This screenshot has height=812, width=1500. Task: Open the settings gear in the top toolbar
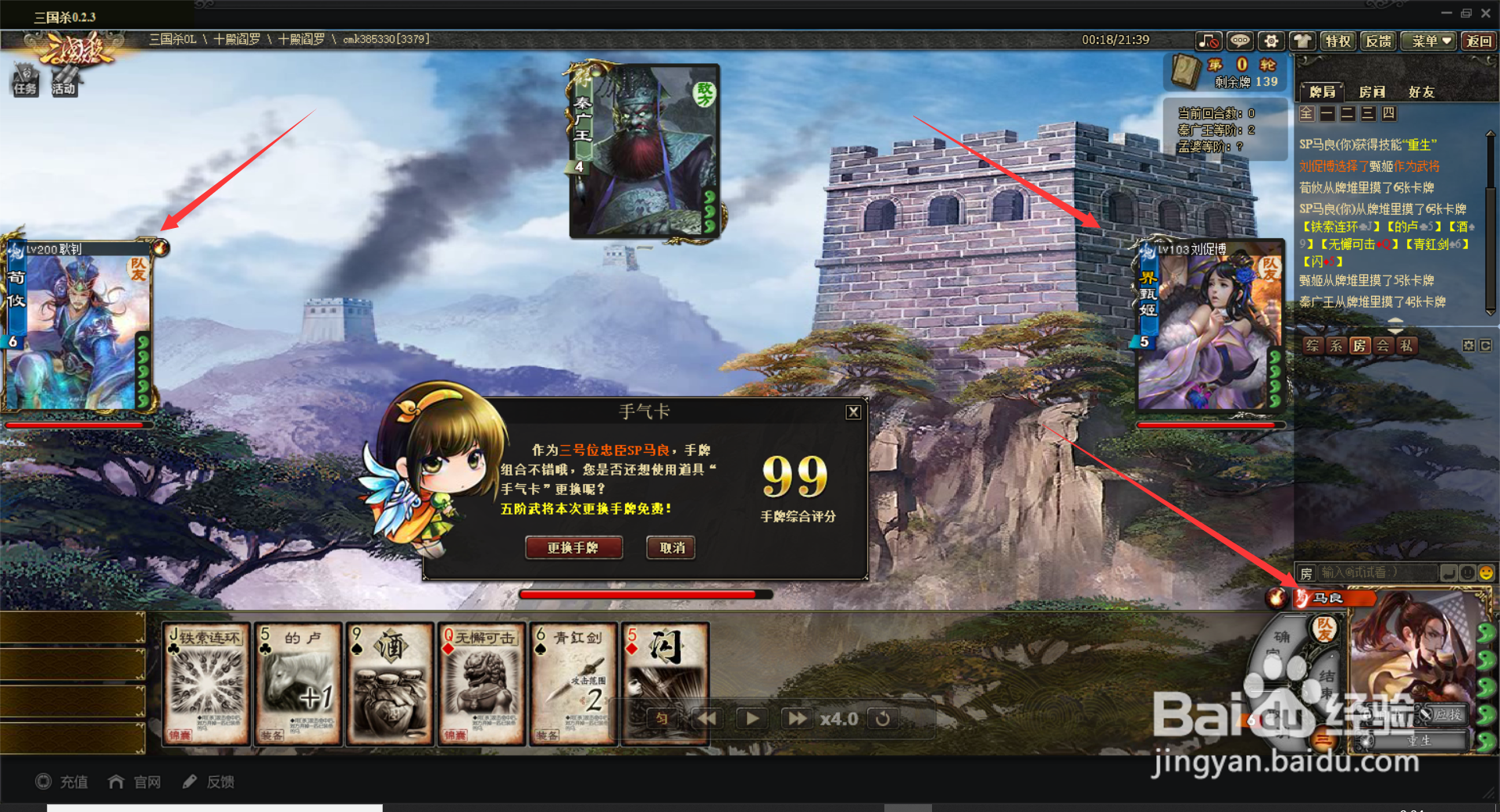[1272, 41]
